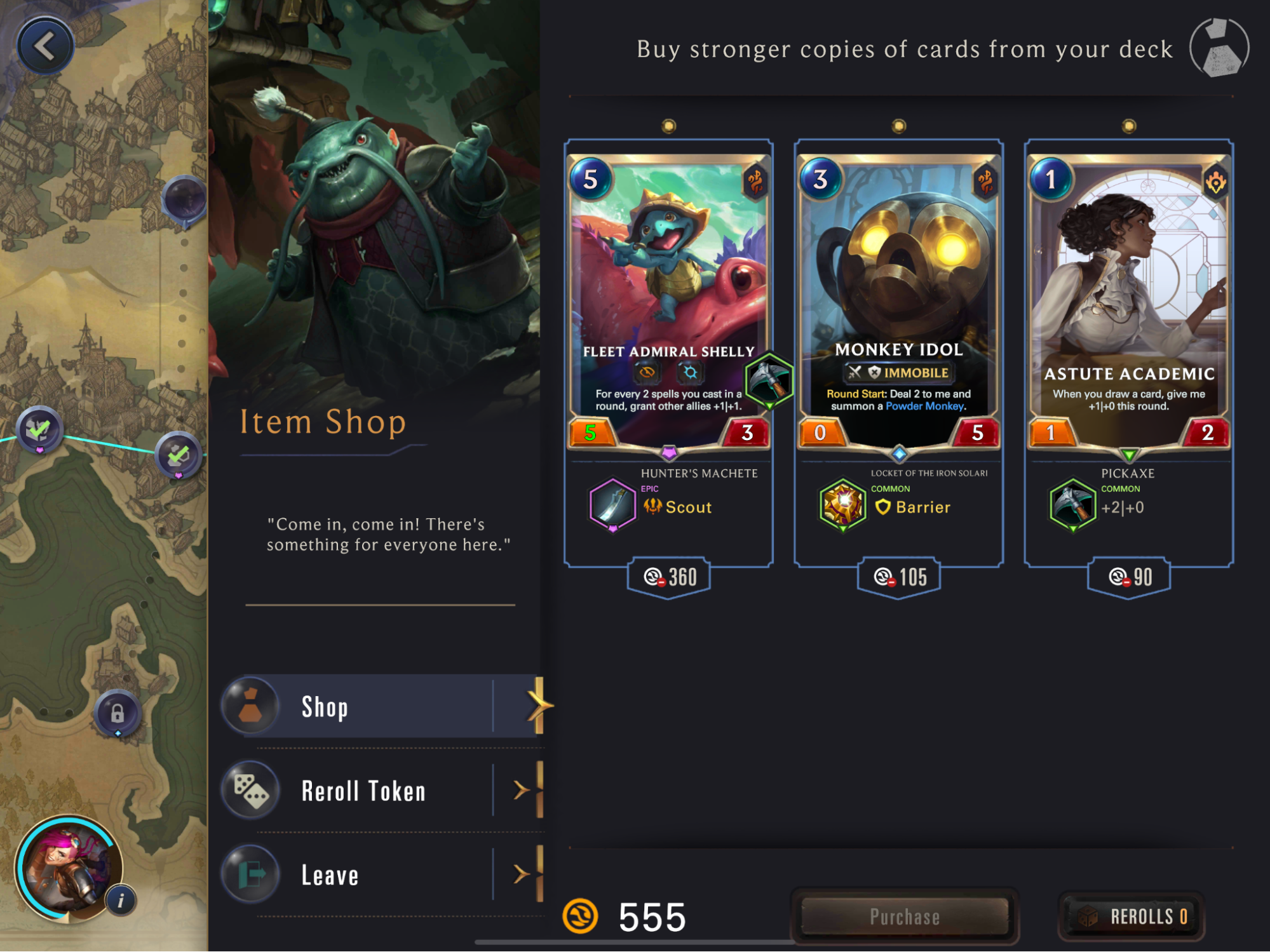Inspect the Pickaxe item icon
The height and width of the screenshot is (952, 1270).
pyautogui.click(x=1073, y=506)
